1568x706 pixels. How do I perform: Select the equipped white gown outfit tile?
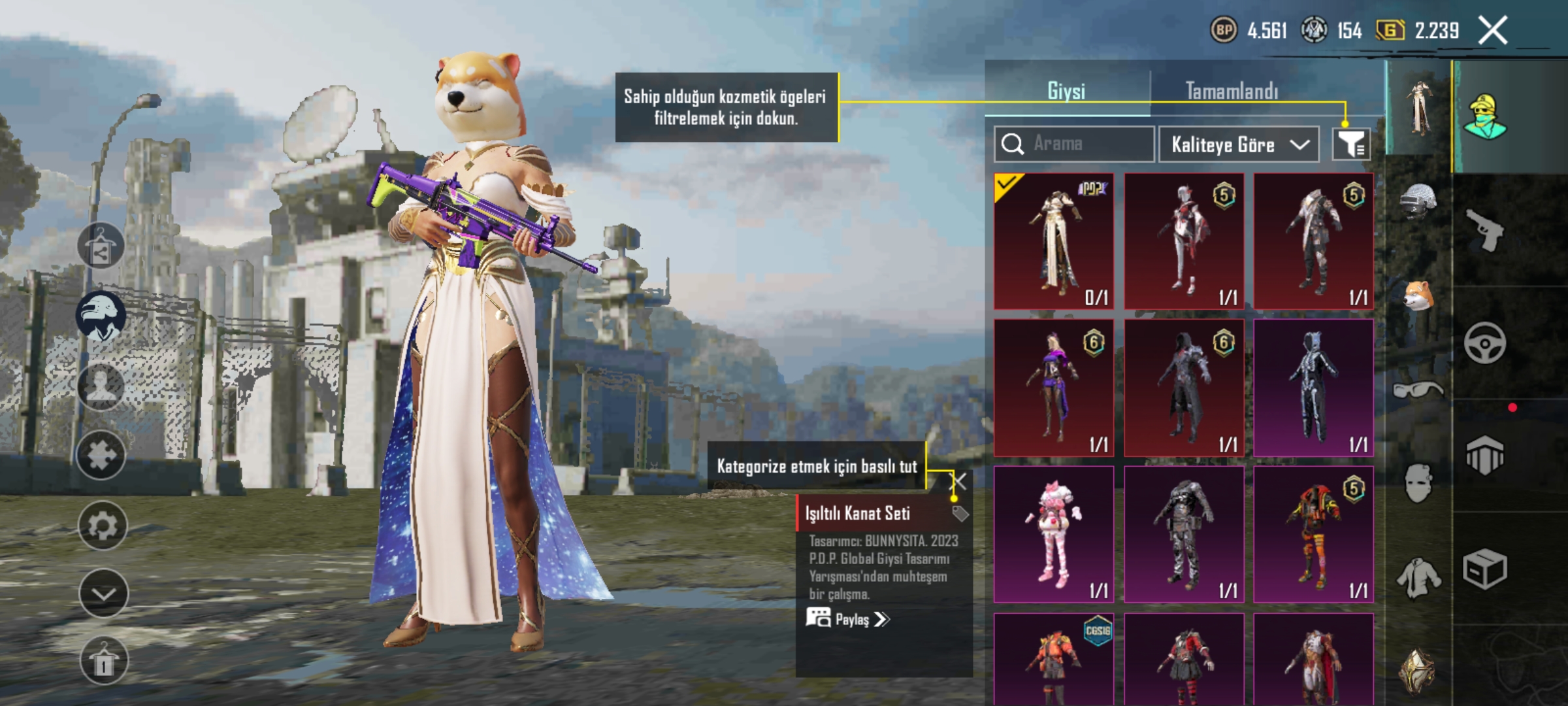(x=1054, y=241)
